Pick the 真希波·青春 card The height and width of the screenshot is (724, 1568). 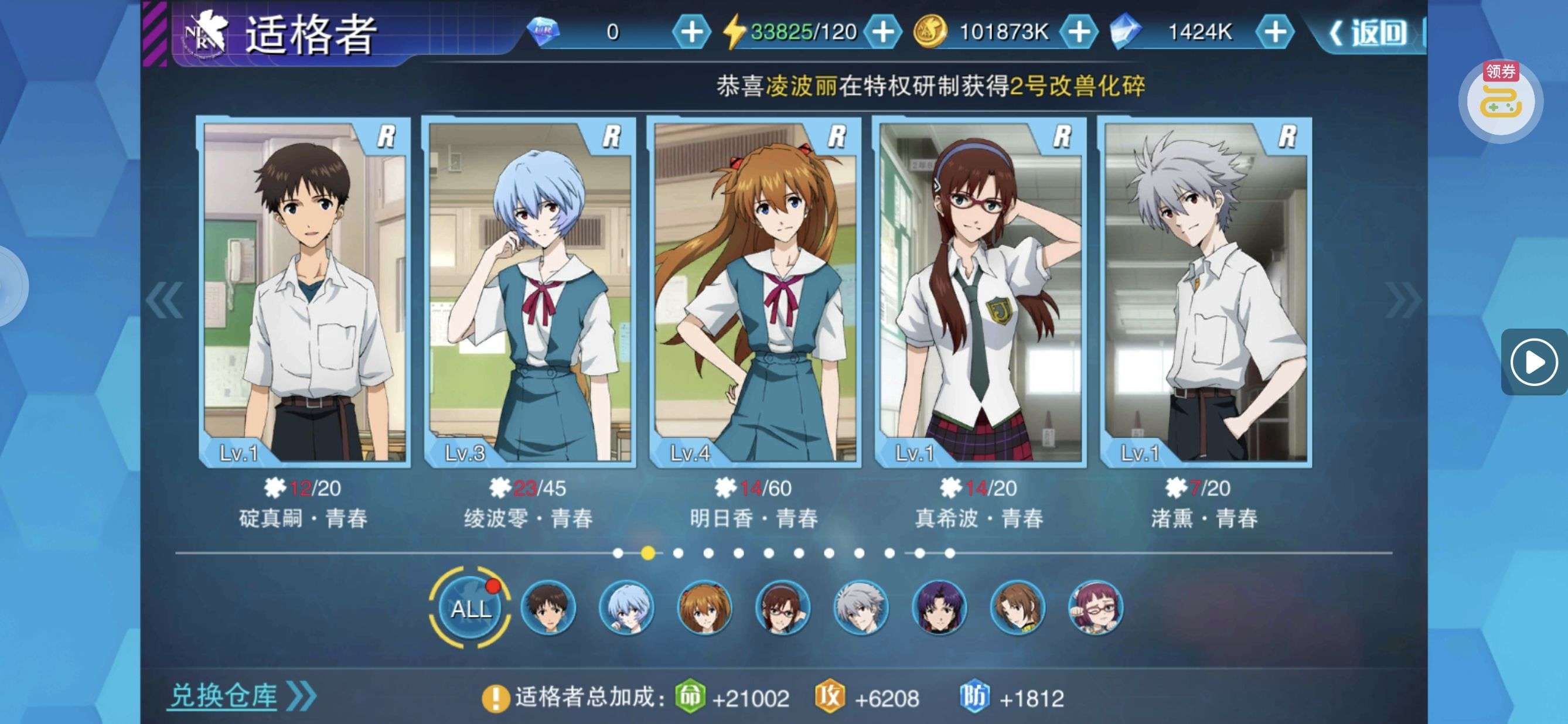click(979, 293)
